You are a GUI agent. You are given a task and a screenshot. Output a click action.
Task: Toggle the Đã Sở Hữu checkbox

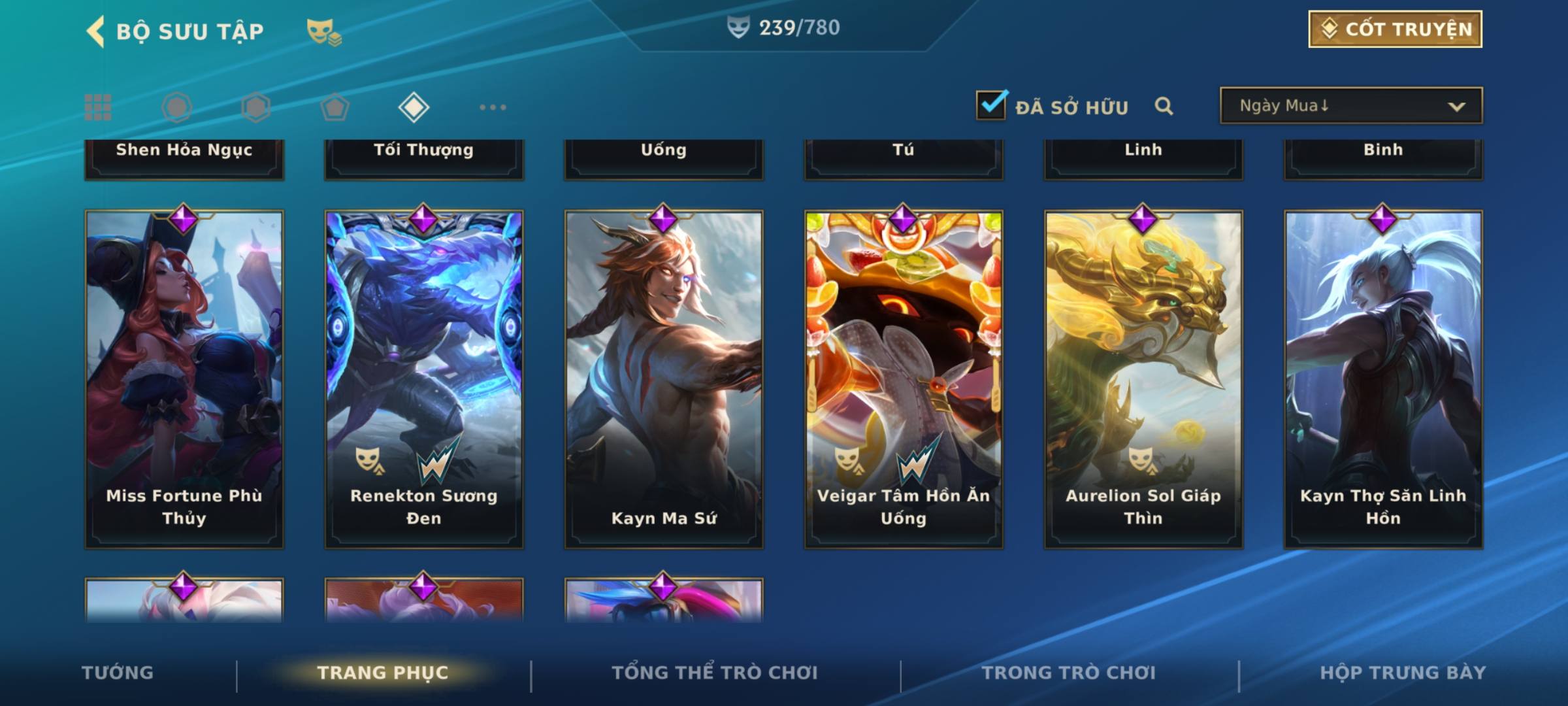[991, 105]
